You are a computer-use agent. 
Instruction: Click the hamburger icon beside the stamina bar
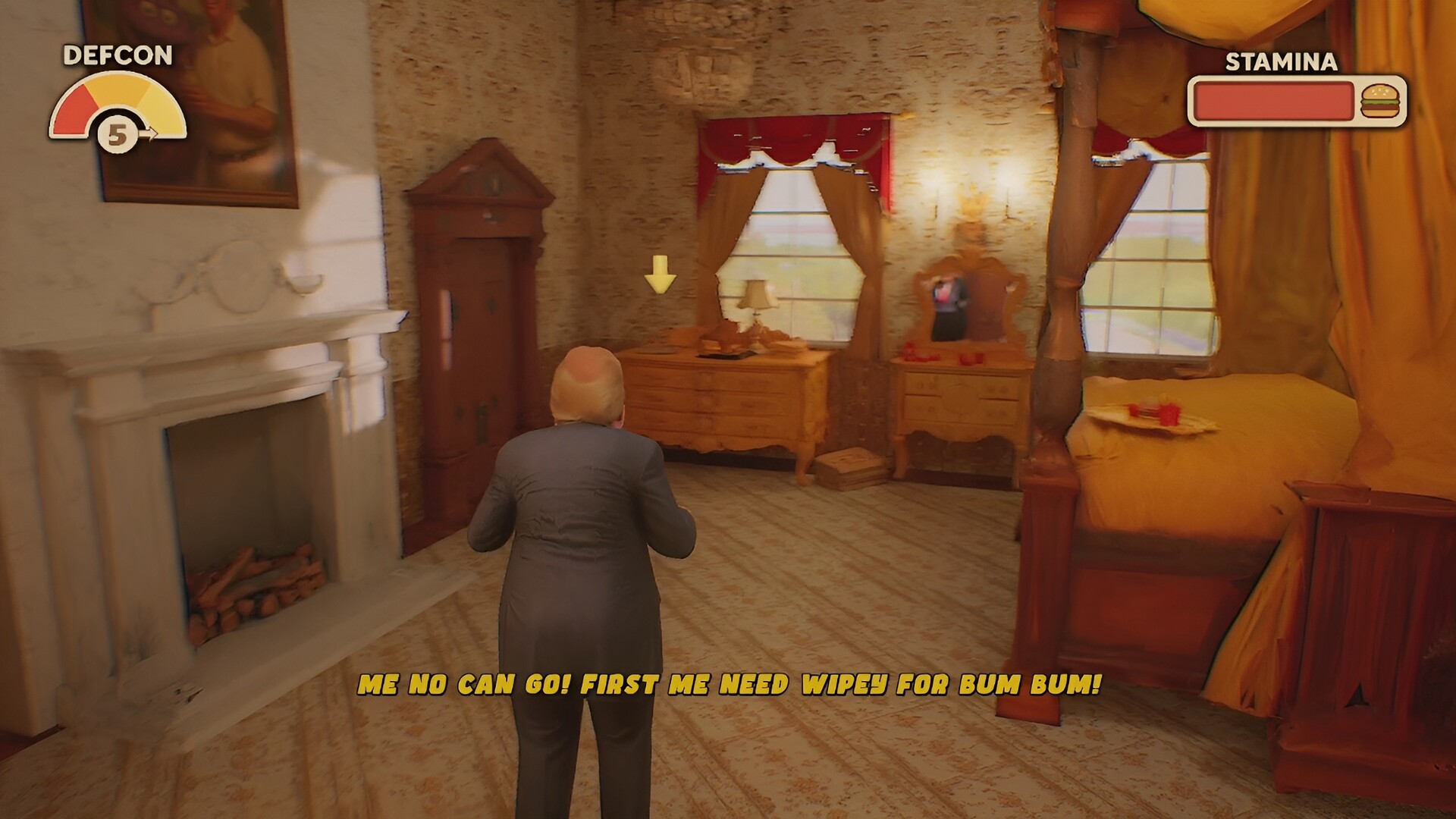pos(1382,99)
